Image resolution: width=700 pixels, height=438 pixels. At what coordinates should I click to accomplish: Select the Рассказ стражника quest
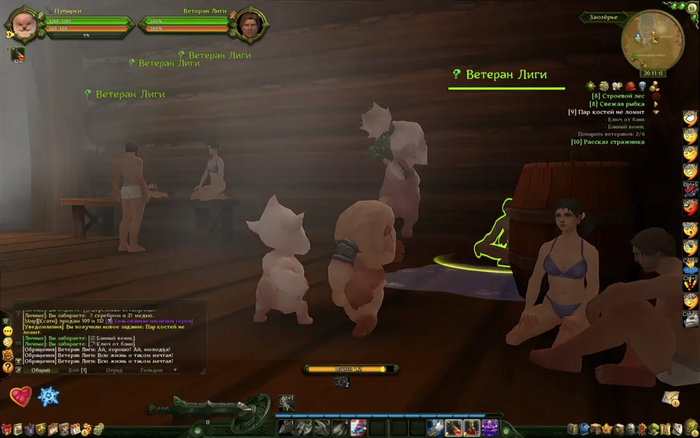point(618,141)
